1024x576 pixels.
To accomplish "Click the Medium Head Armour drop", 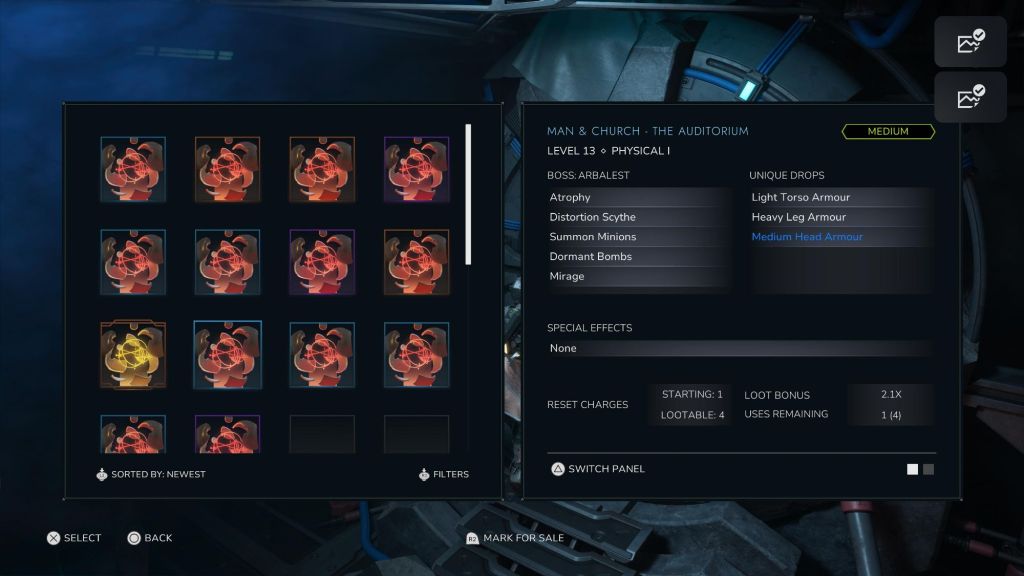I will pyautogui.click(x=840, y=237).
